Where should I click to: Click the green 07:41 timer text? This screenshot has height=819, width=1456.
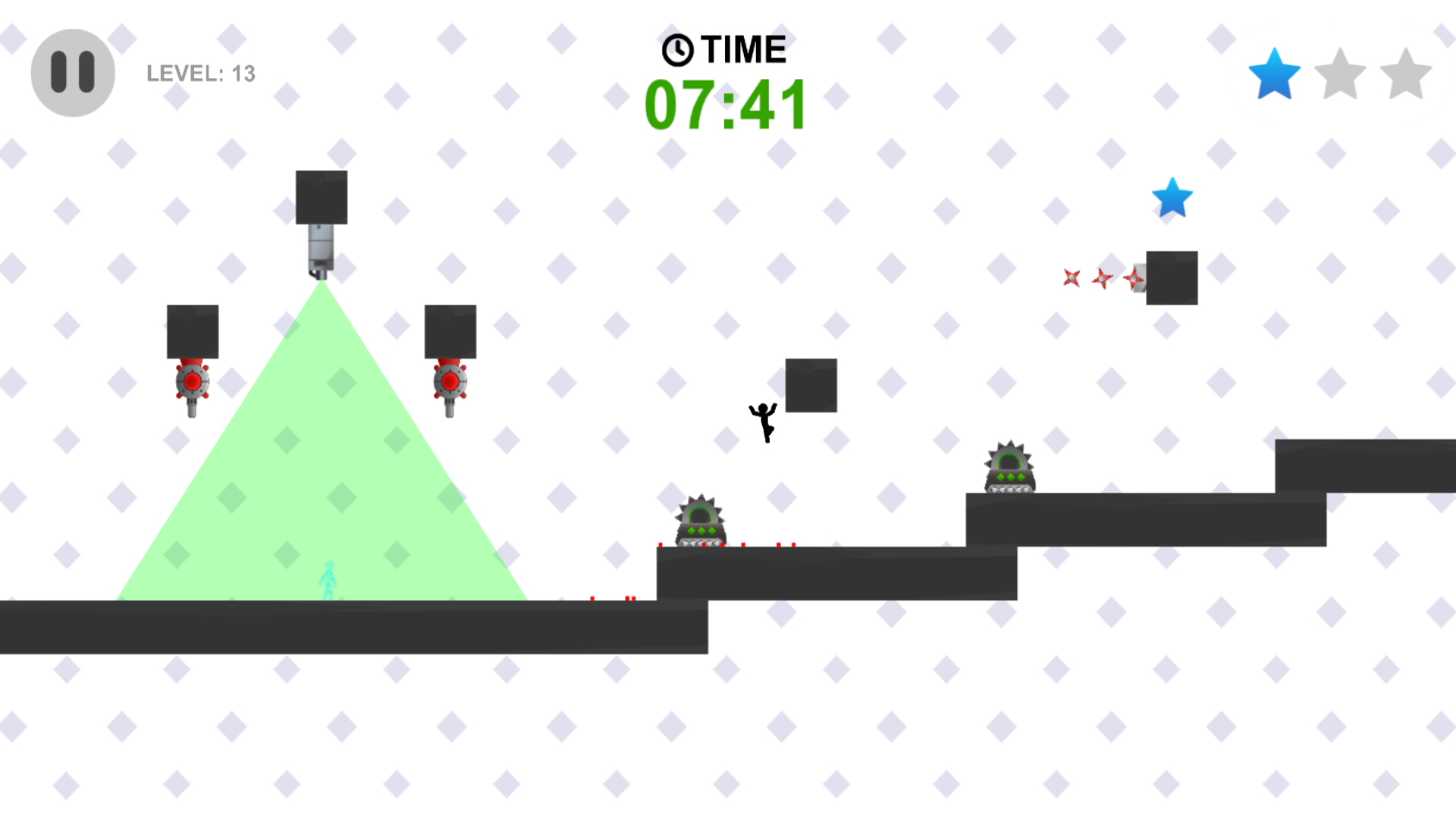coord(724,105)
